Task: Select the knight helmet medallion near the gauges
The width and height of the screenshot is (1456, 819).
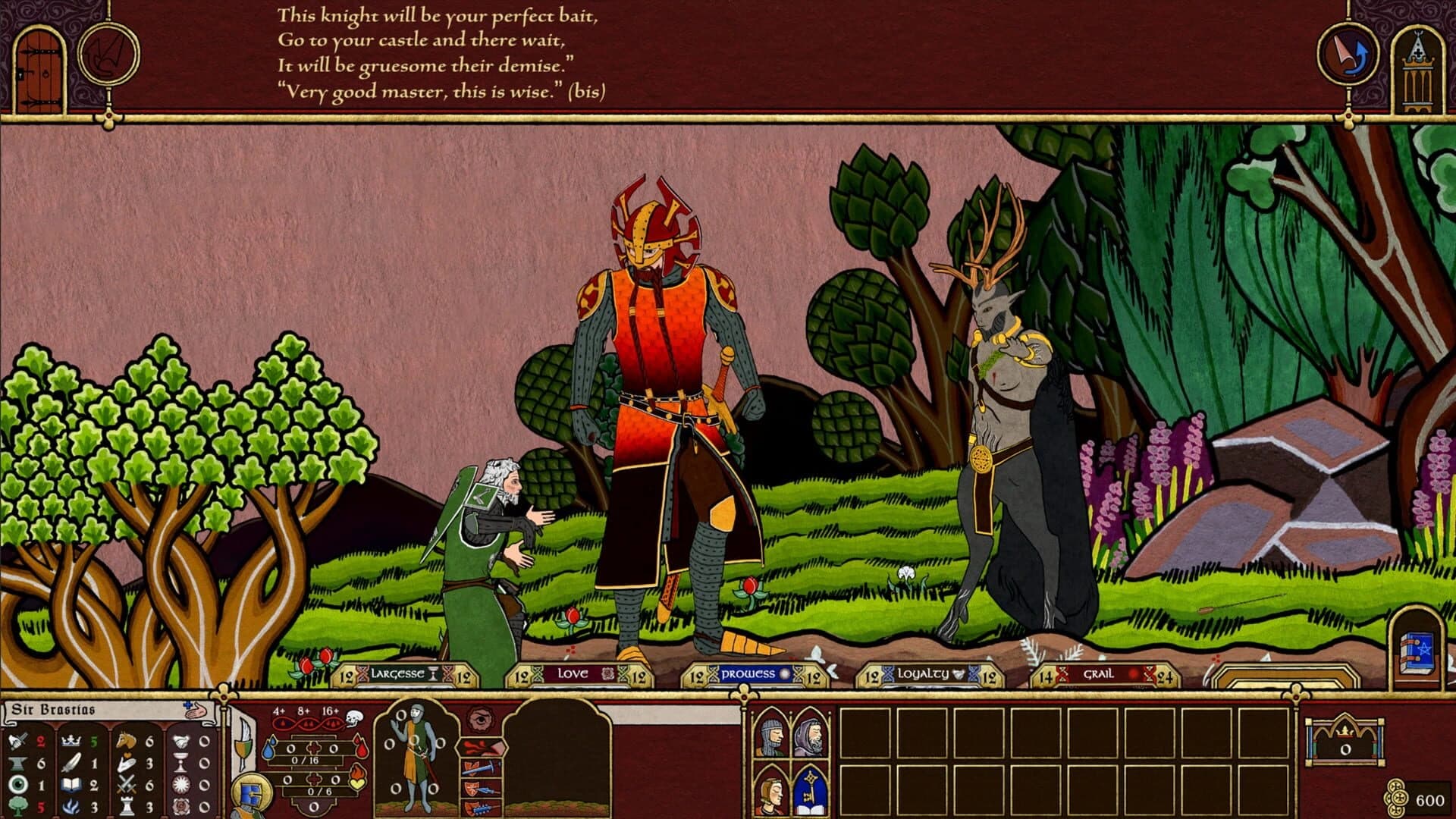Action: point(250,792)
